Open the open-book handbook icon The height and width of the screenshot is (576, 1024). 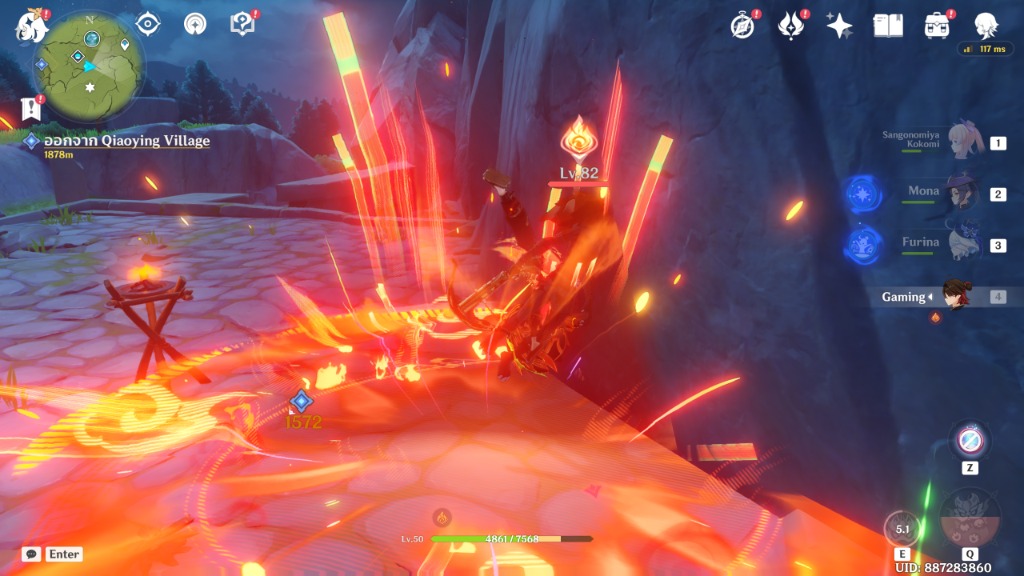[888, 25]
